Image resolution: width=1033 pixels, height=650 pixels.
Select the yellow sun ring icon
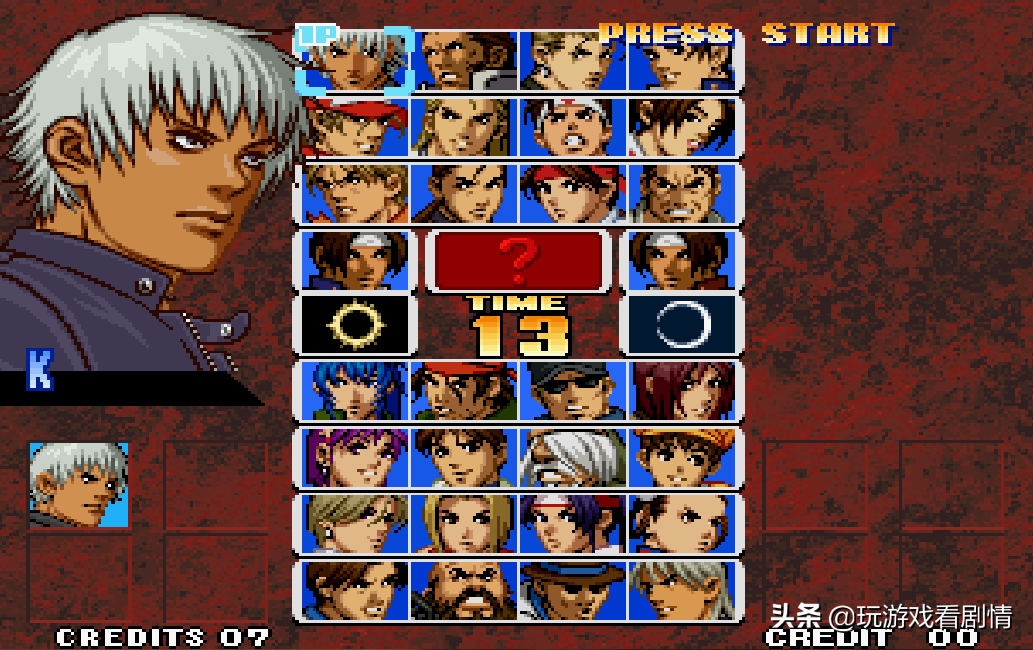click(355, 324)
